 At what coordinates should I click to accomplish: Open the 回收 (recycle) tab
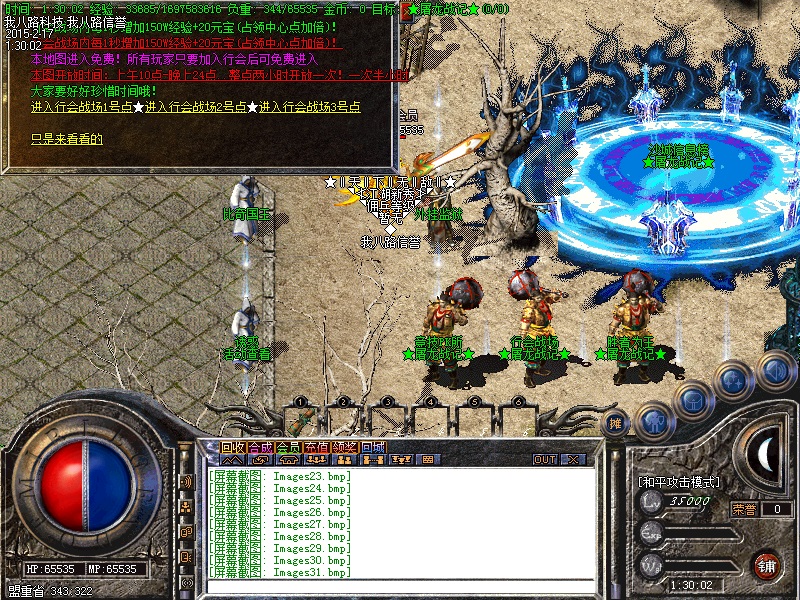[x=232, y=447]
